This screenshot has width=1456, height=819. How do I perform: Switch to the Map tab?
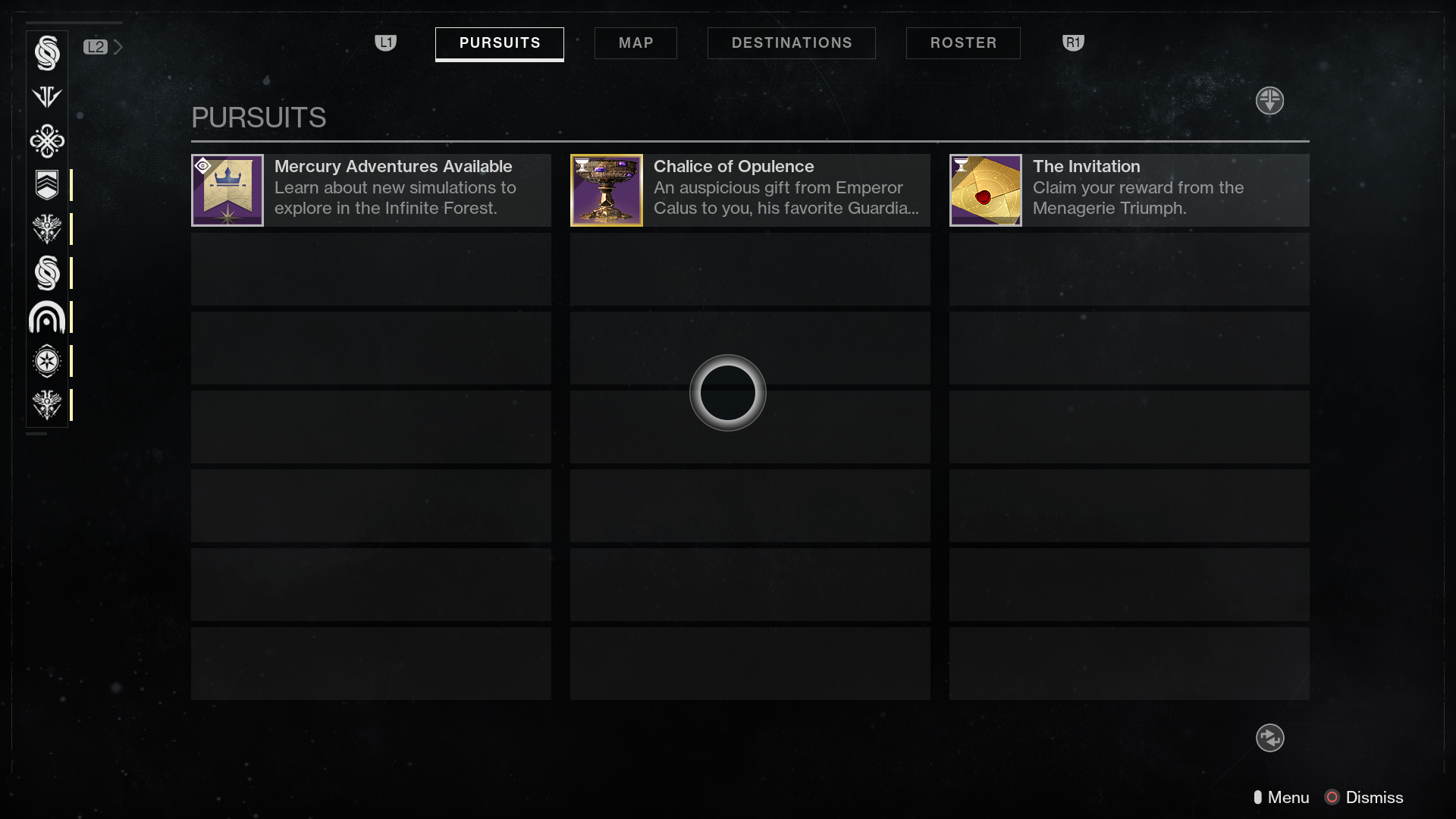pos(635,43)
